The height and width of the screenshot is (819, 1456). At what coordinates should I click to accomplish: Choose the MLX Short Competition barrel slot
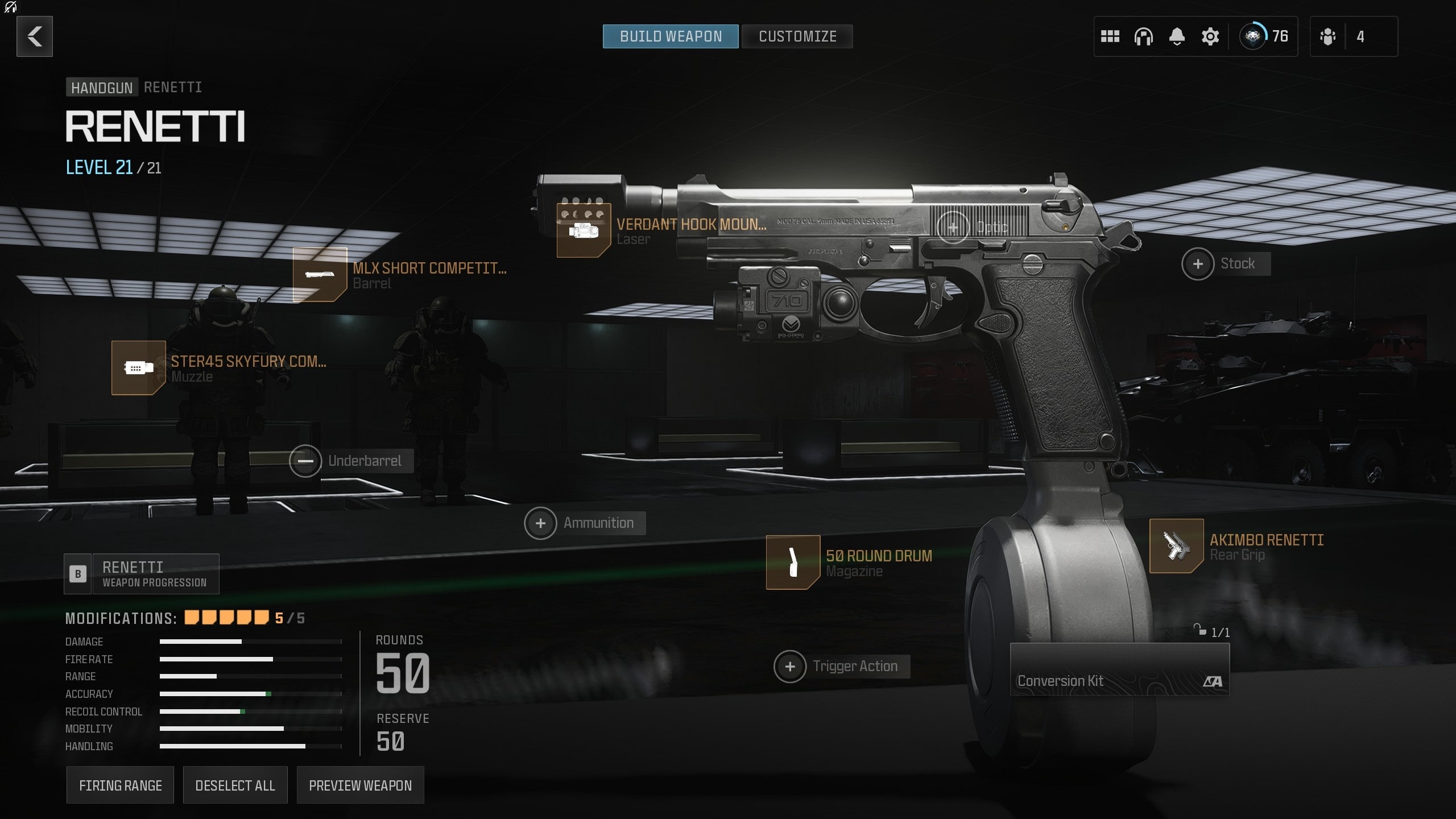pos(320,275)
